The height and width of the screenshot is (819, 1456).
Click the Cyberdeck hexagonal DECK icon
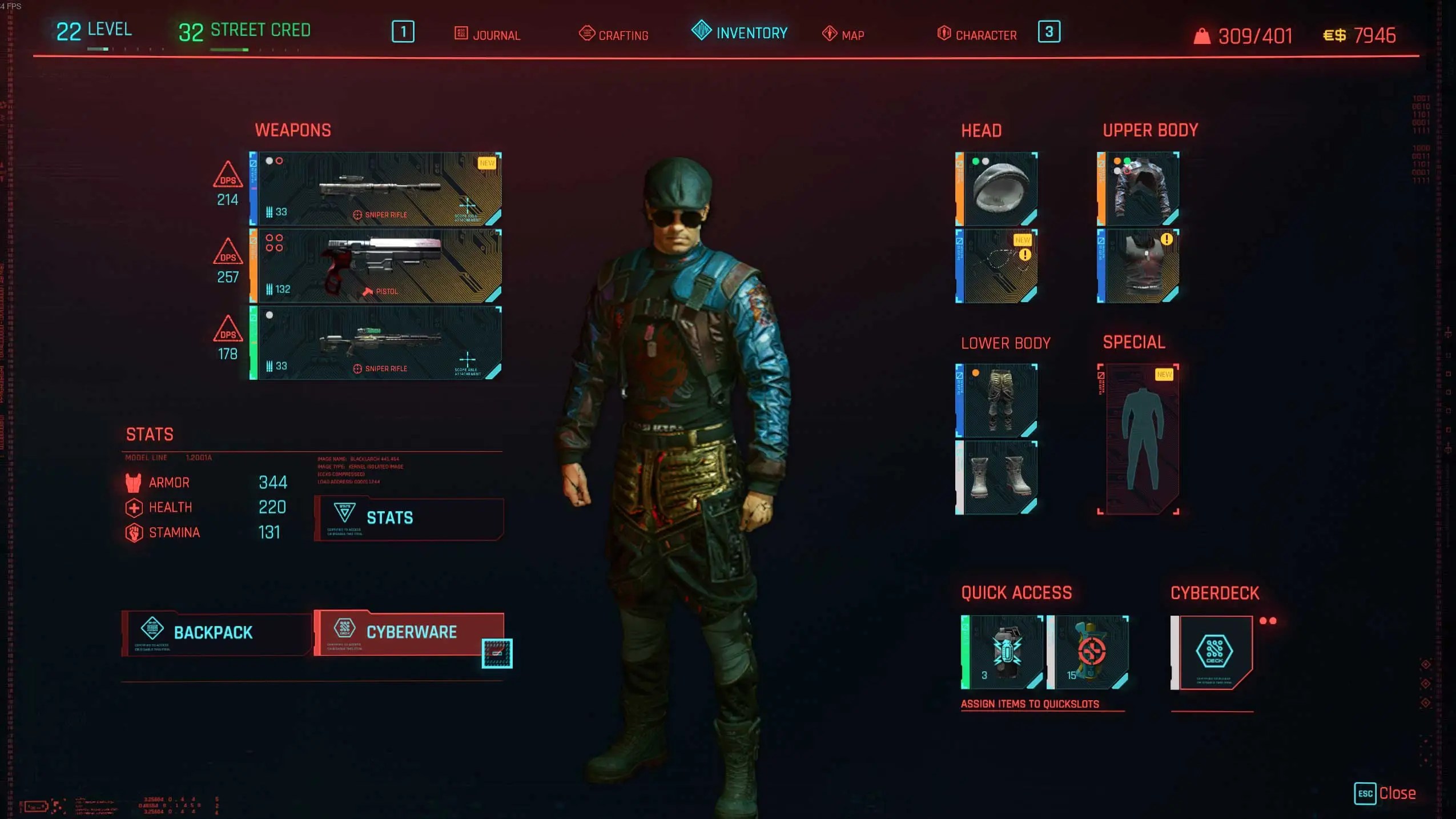click(x=1215, y=650)
